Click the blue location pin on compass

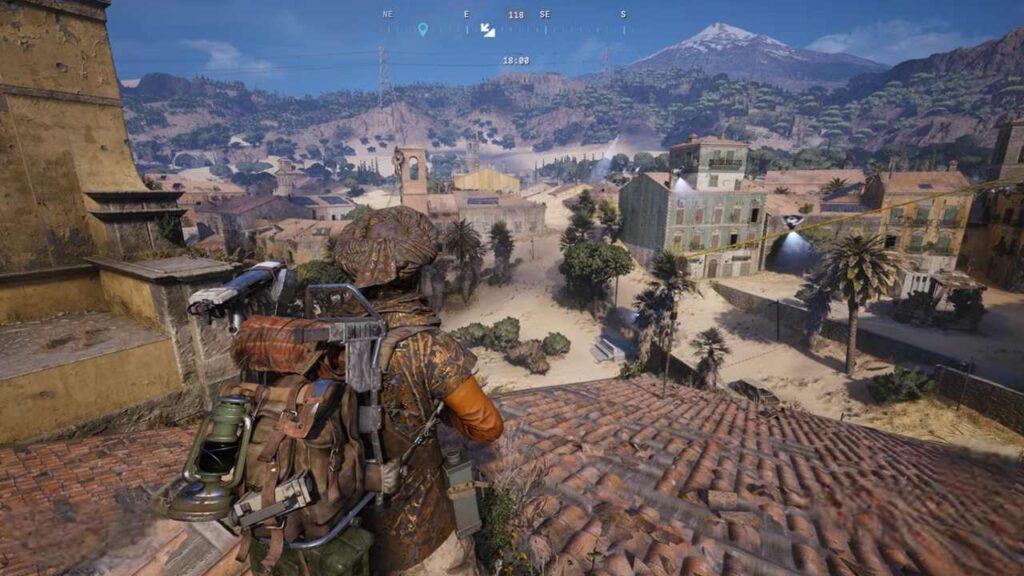tap(422, 29)
